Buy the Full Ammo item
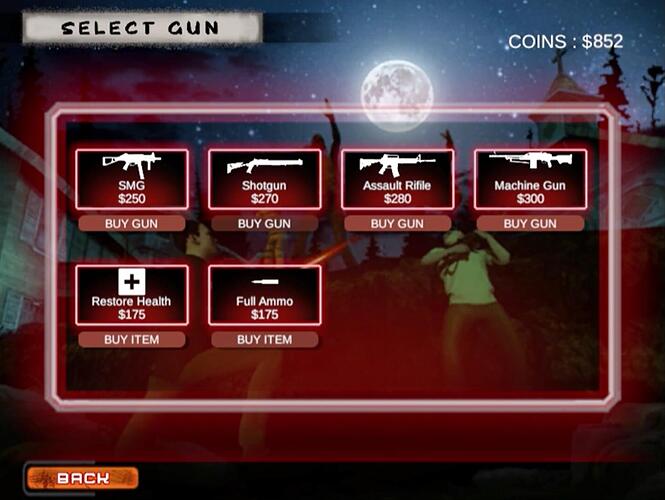 [264, 340]
